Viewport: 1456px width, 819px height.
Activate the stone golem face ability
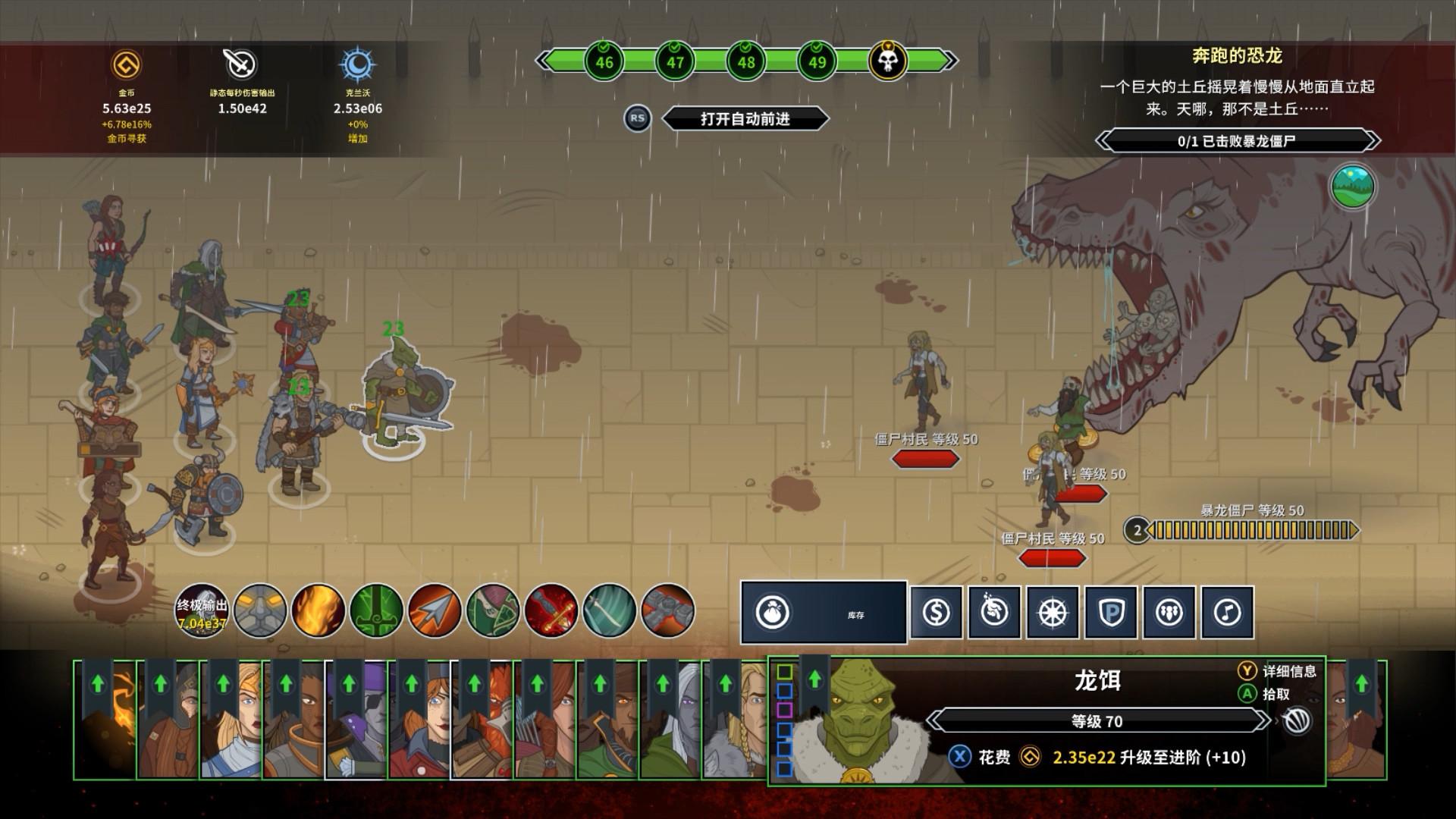260,610
